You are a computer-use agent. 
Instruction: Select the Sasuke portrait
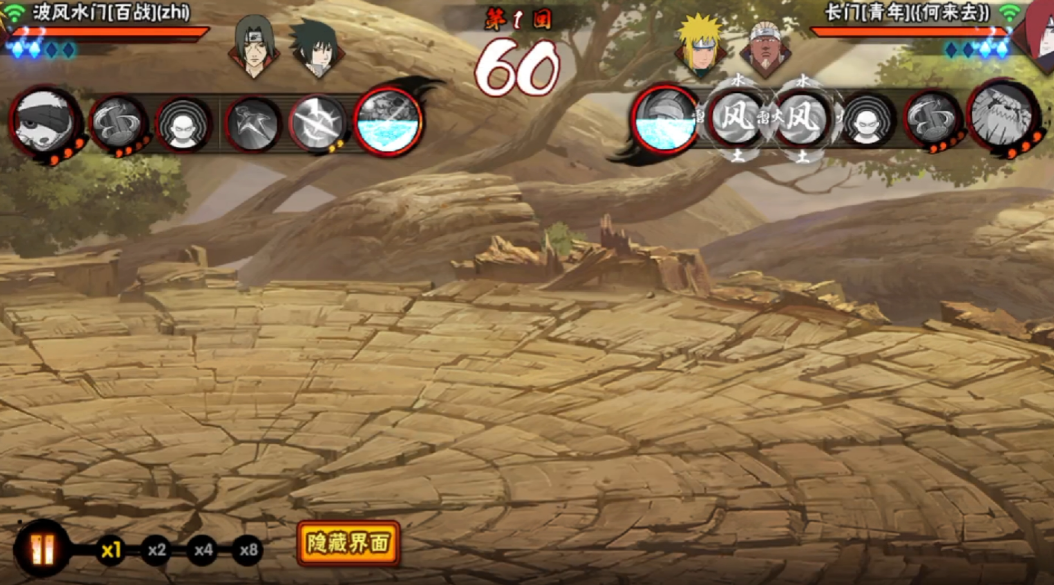click(317, 47)
